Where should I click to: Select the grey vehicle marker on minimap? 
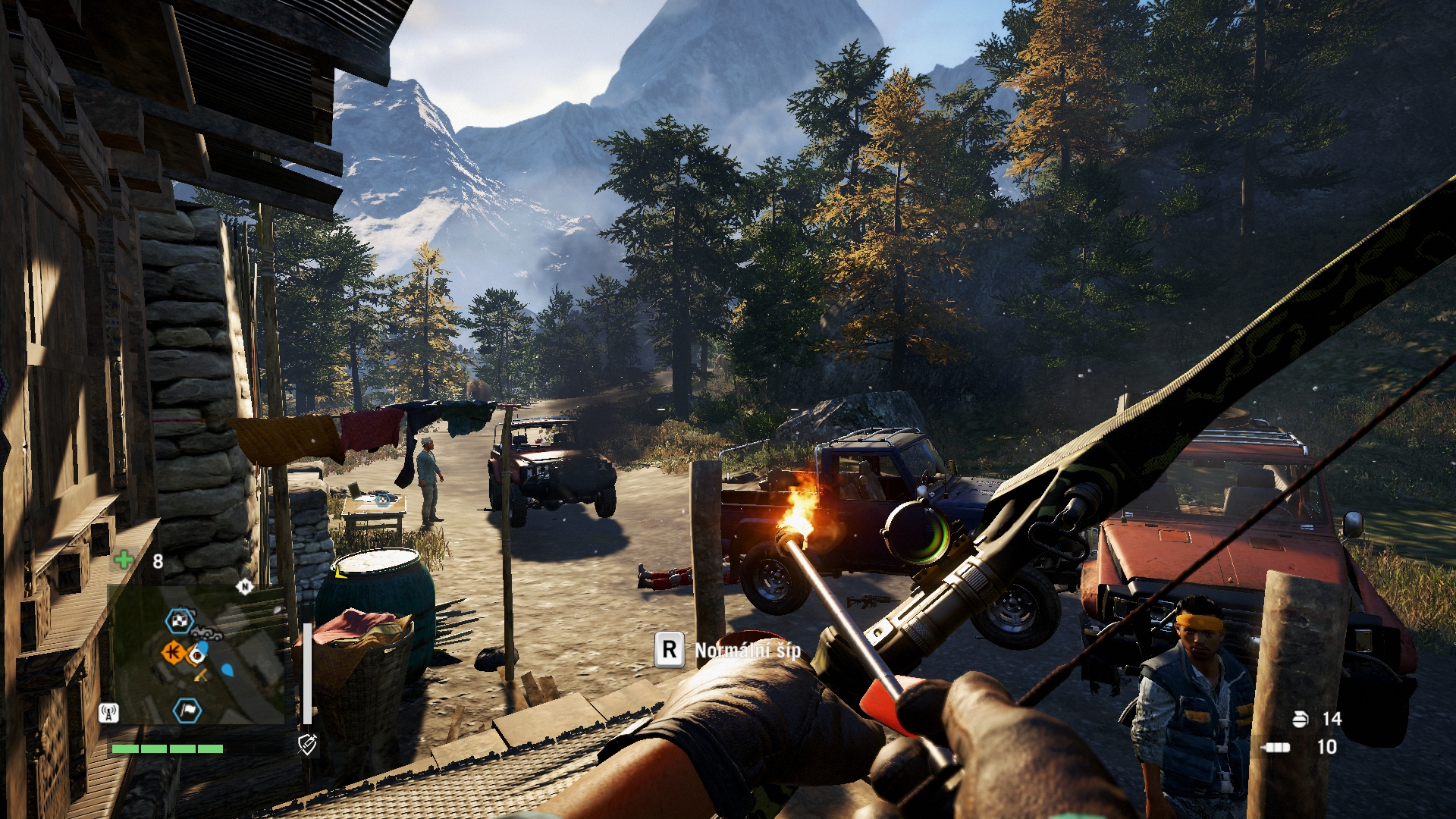point(206,633)
